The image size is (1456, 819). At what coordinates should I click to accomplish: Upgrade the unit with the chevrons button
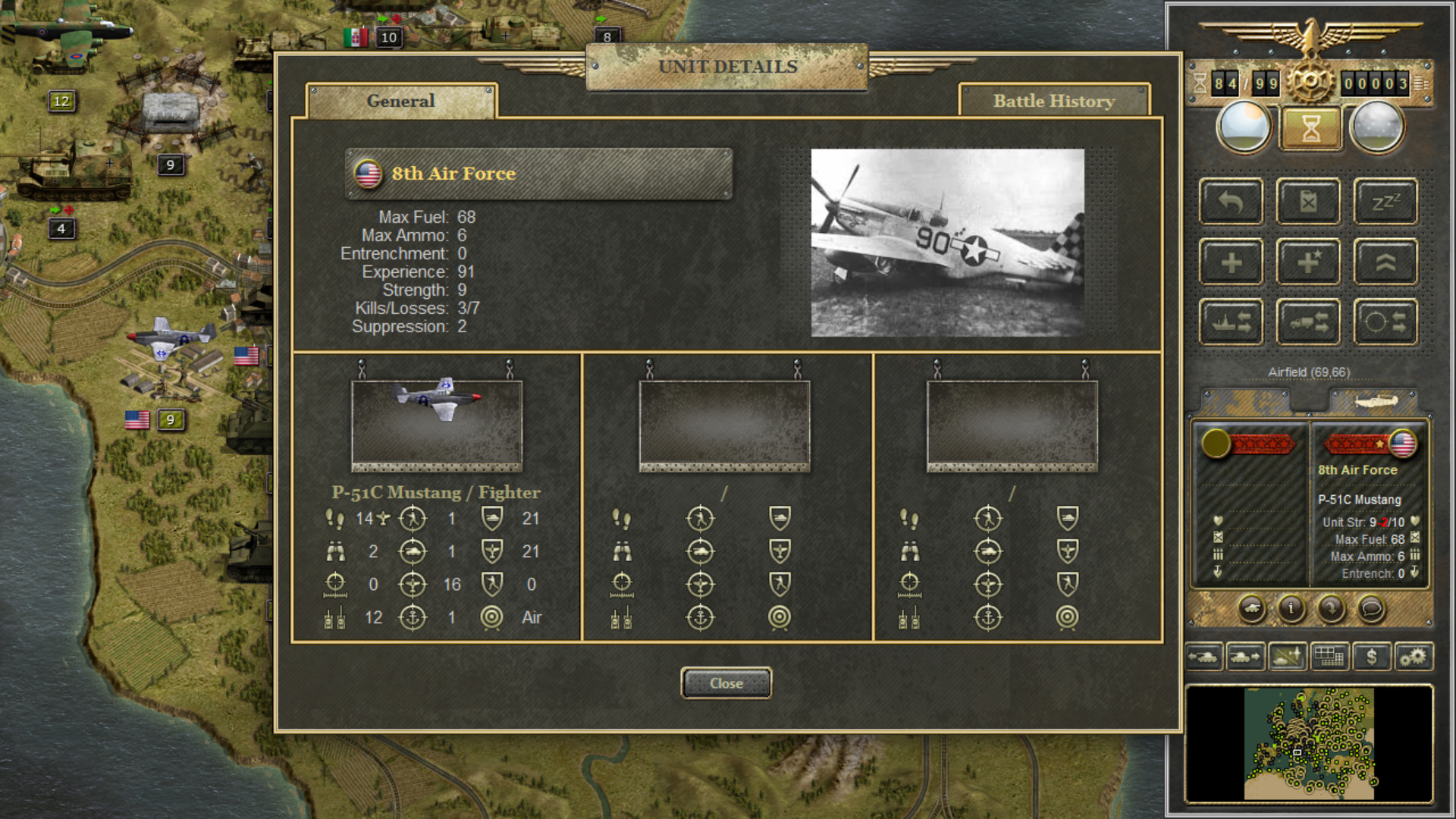pos(1385,262)
